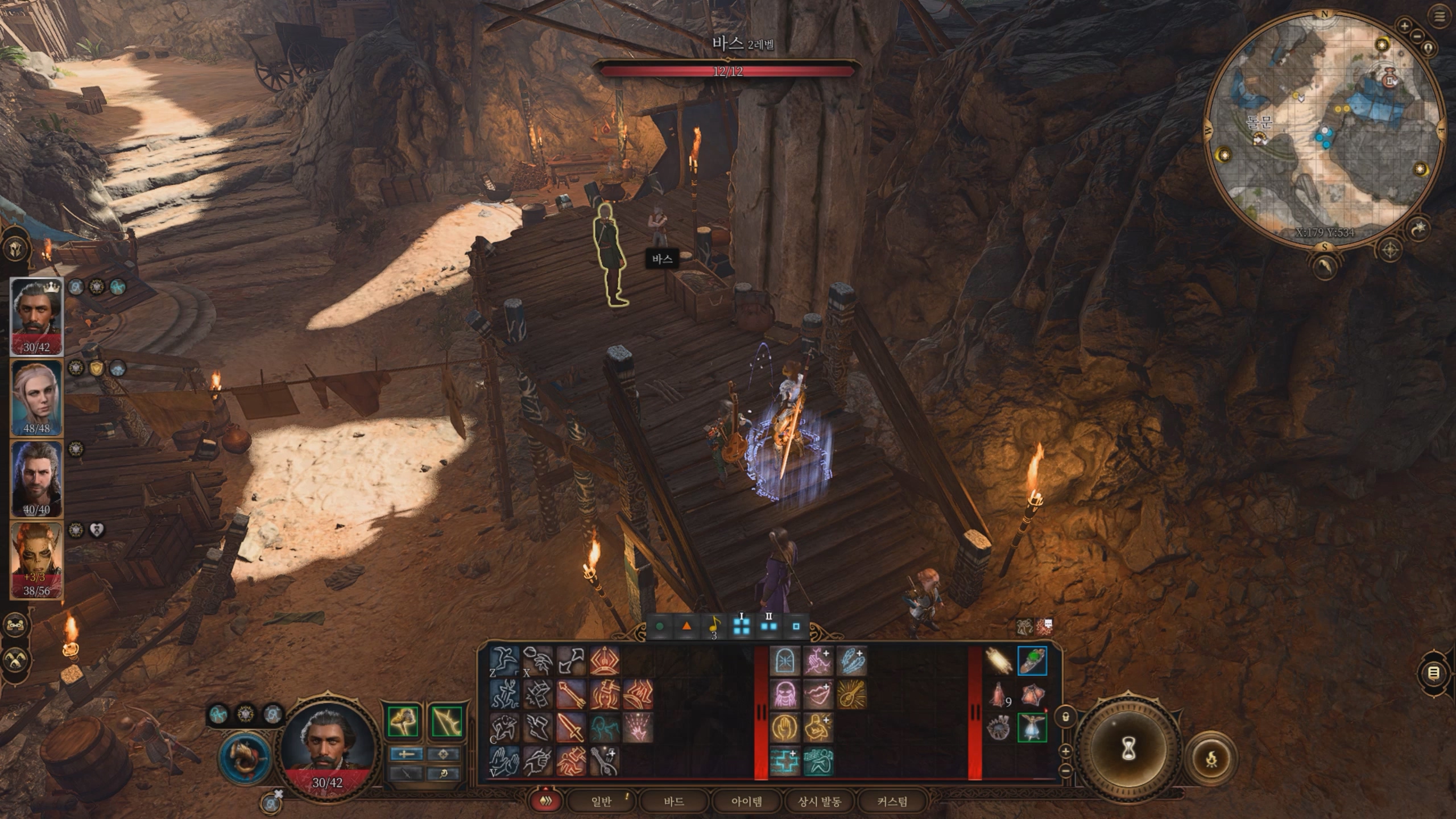The height and width of the screenshot is (819, 1456).
Task: Zoom in on the minimap
Action: (x=1404, y=26)
